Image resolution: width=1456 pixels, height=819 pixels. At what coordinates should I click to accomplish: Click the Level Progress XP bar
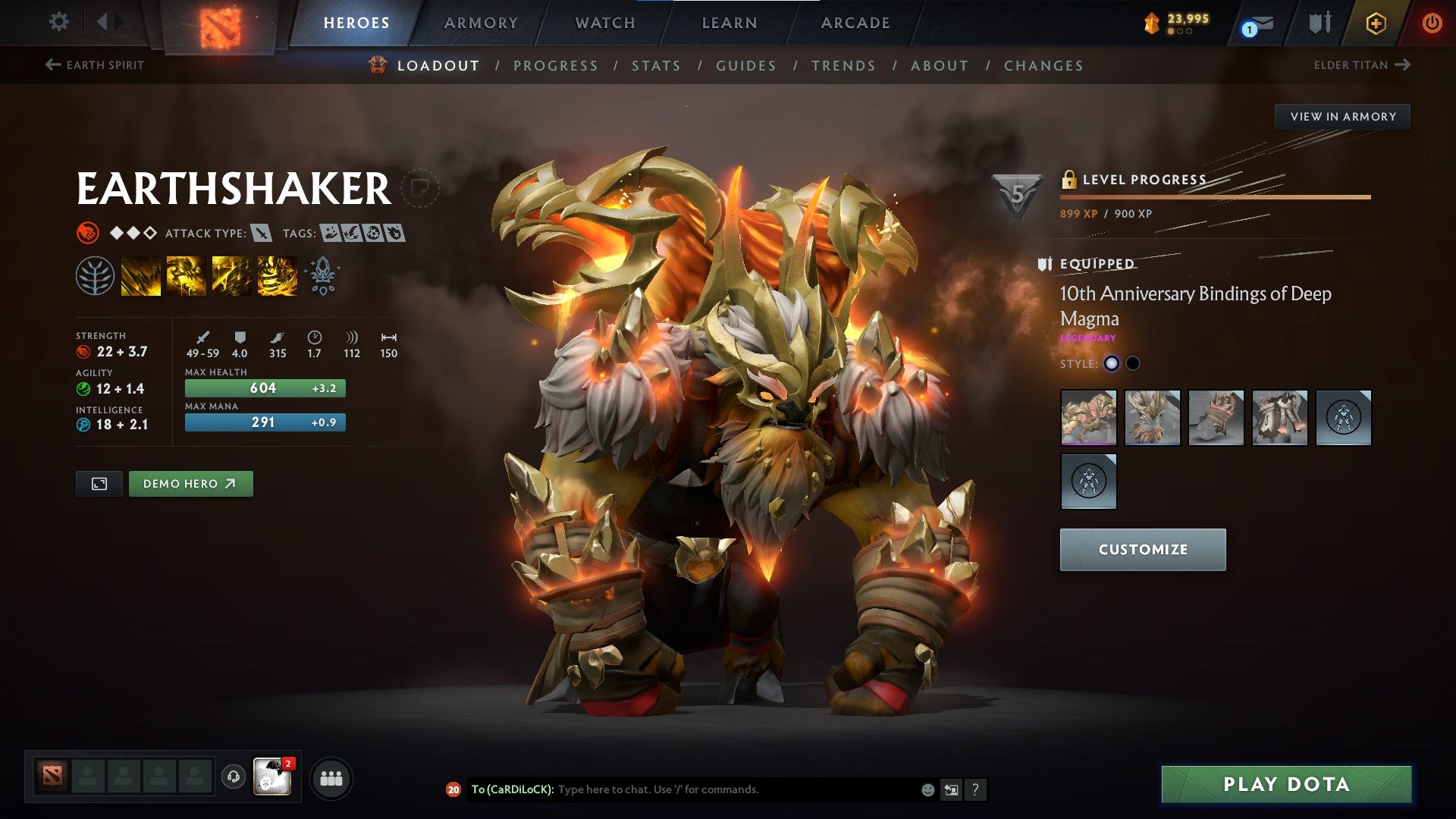tap(1213, 196)
